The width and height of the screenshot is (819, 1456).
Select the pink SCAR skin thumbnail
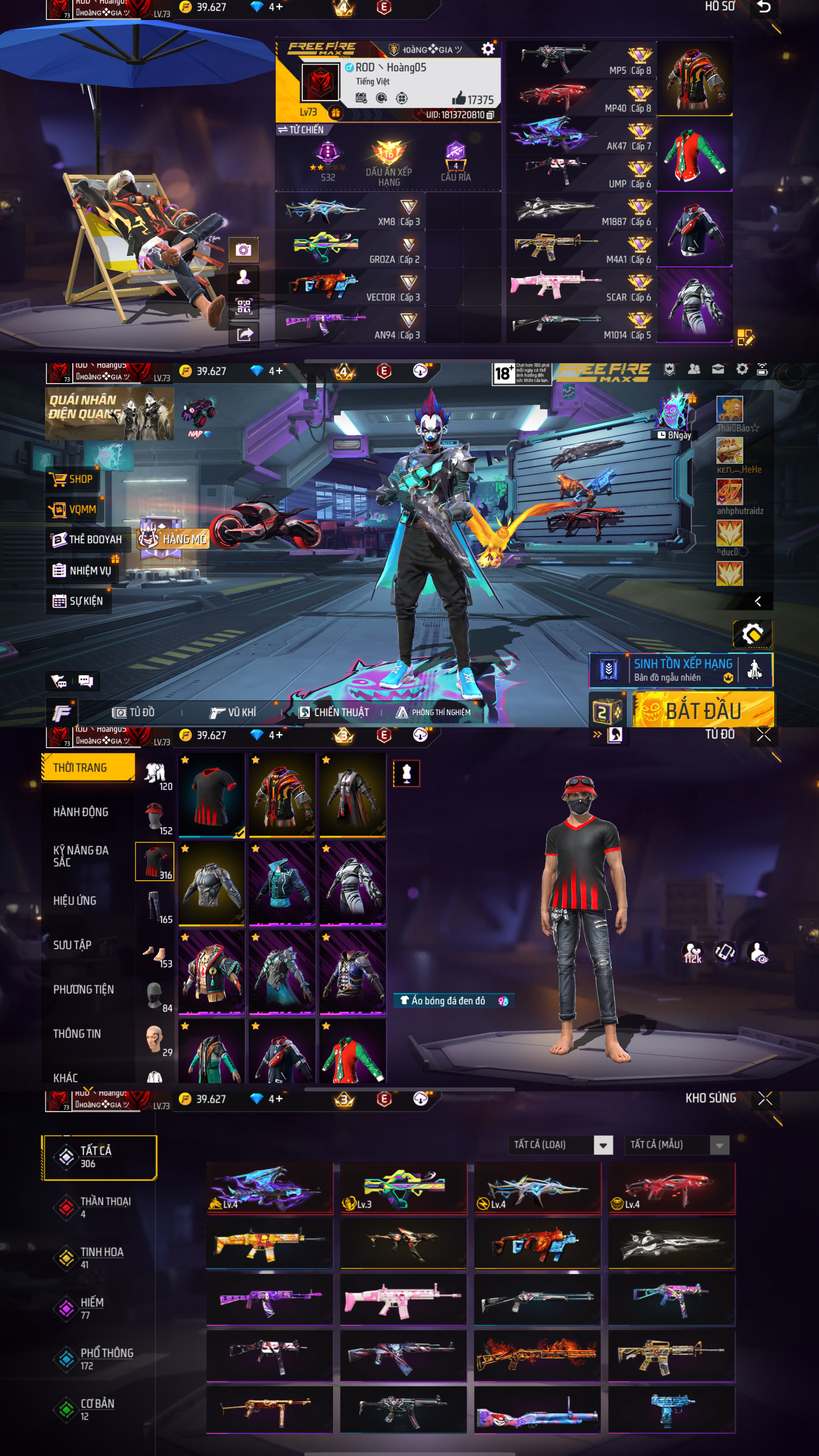pyautogui.click(x=402, y=1300)
